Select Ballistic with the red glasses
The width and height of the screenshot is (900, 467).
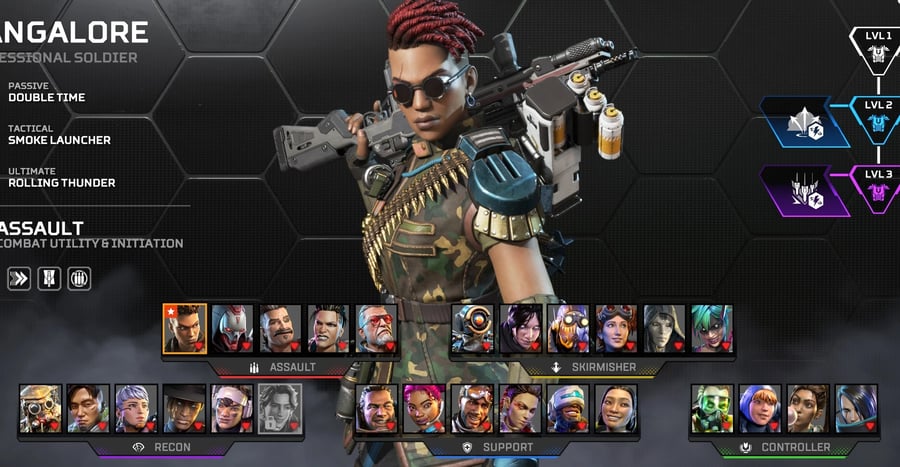tap(376, 329)
